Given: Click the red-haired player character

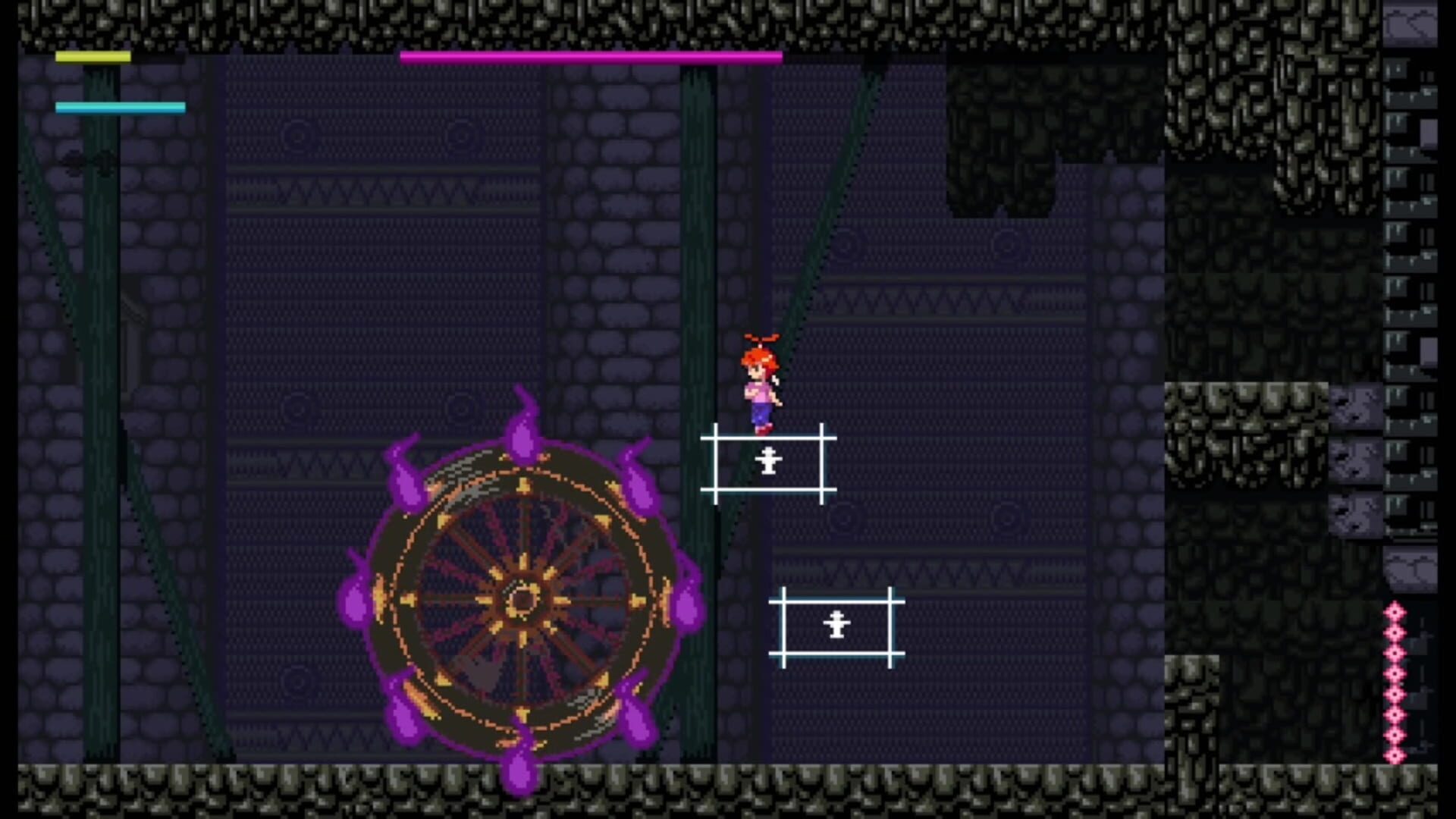Looking at the screenshot, I should [x=762, y=387].
